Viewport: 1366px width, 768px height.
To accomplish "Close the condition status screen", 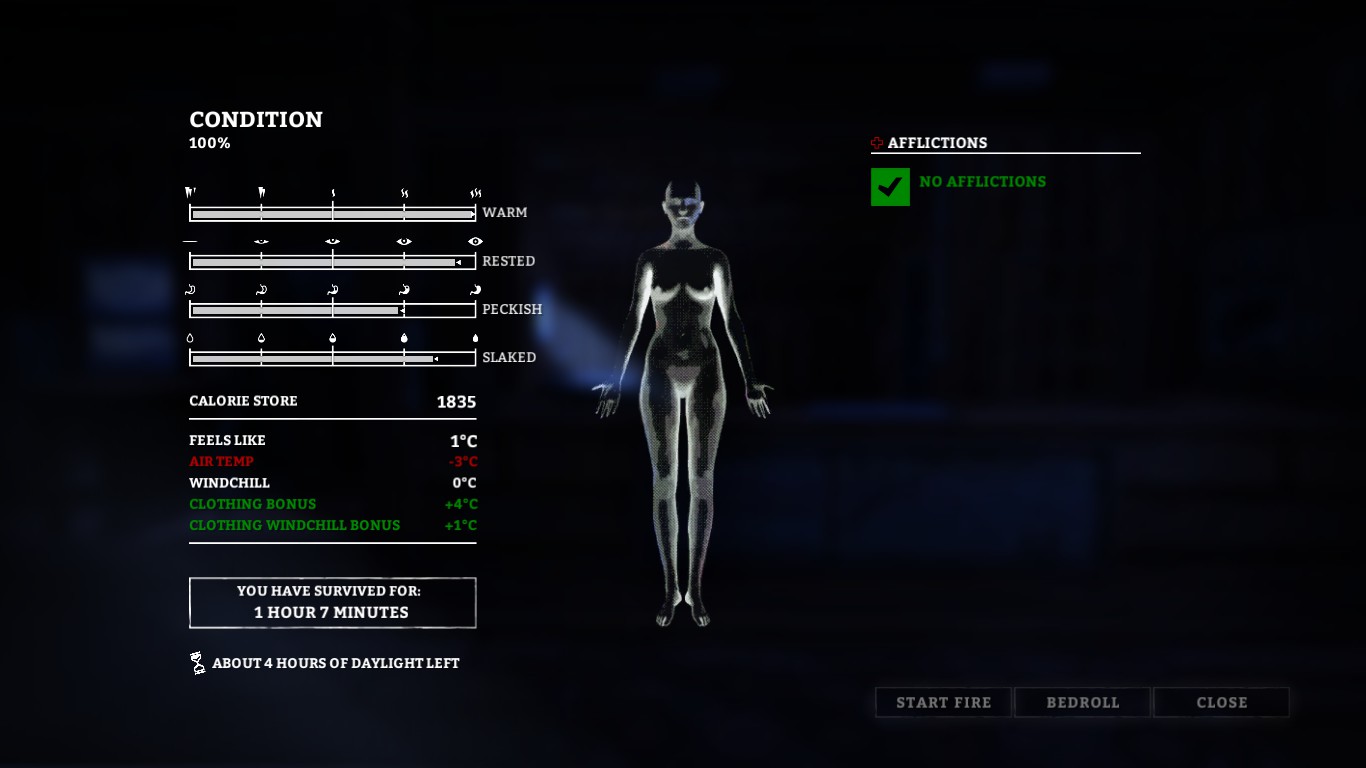I will tap(1221, 702).
